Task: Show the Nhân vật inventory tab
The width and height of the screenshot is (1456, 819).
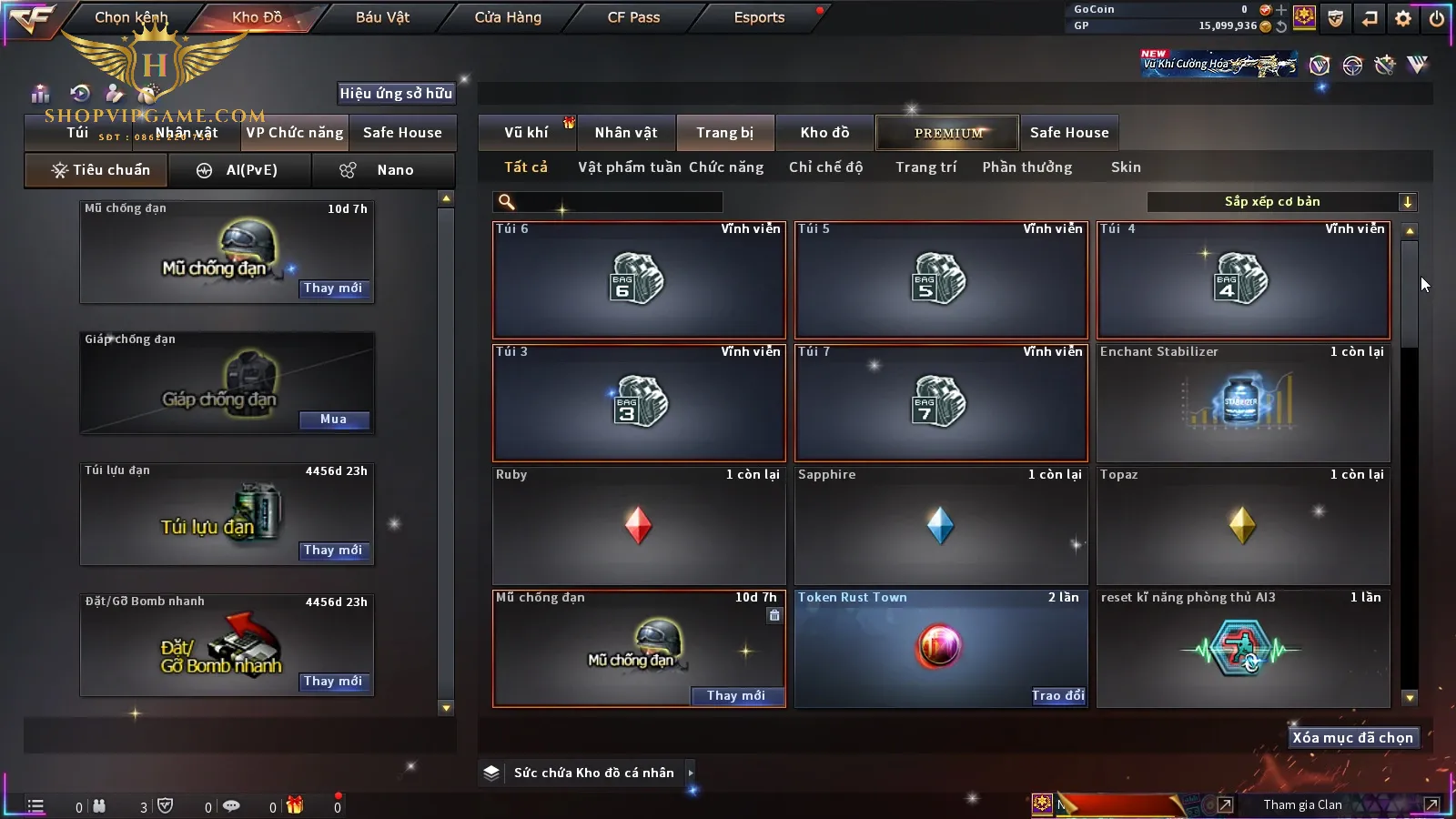Action: coord(626,133)
